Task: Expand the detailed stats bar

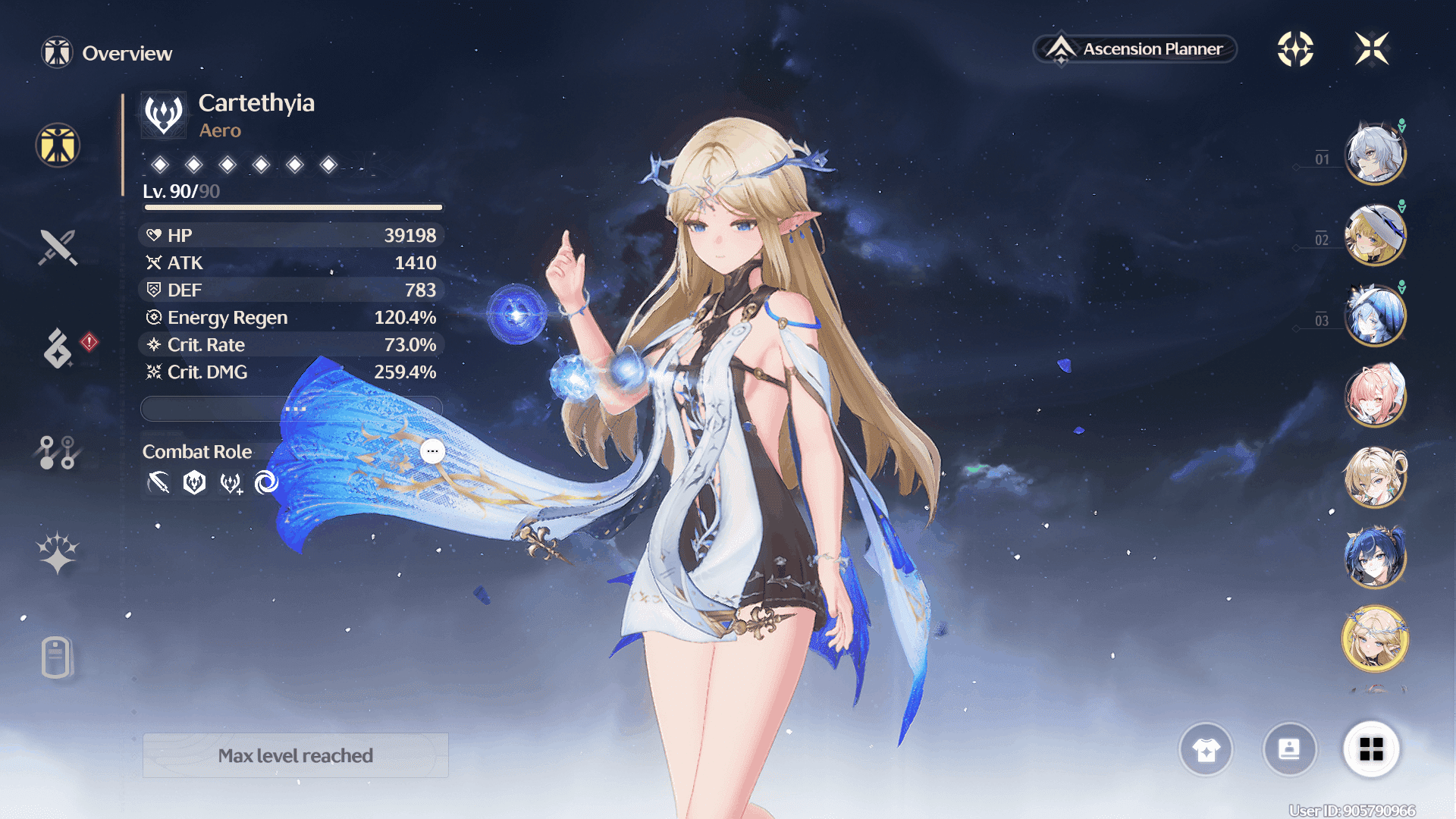Action: tap(292, 409)
